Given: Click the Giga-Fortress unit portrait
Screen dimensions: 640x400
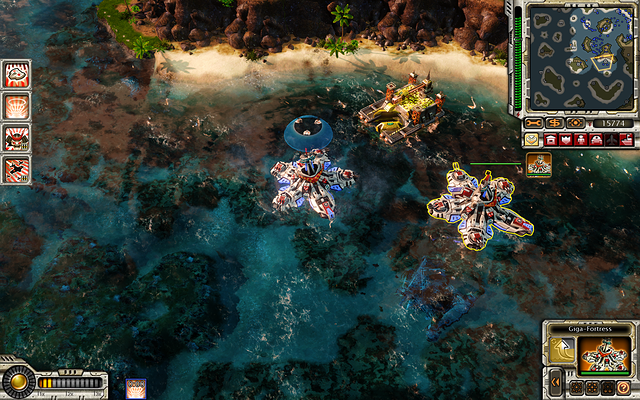Looking at the screenshot, I should pyautogui.click(x=603, y=354).
